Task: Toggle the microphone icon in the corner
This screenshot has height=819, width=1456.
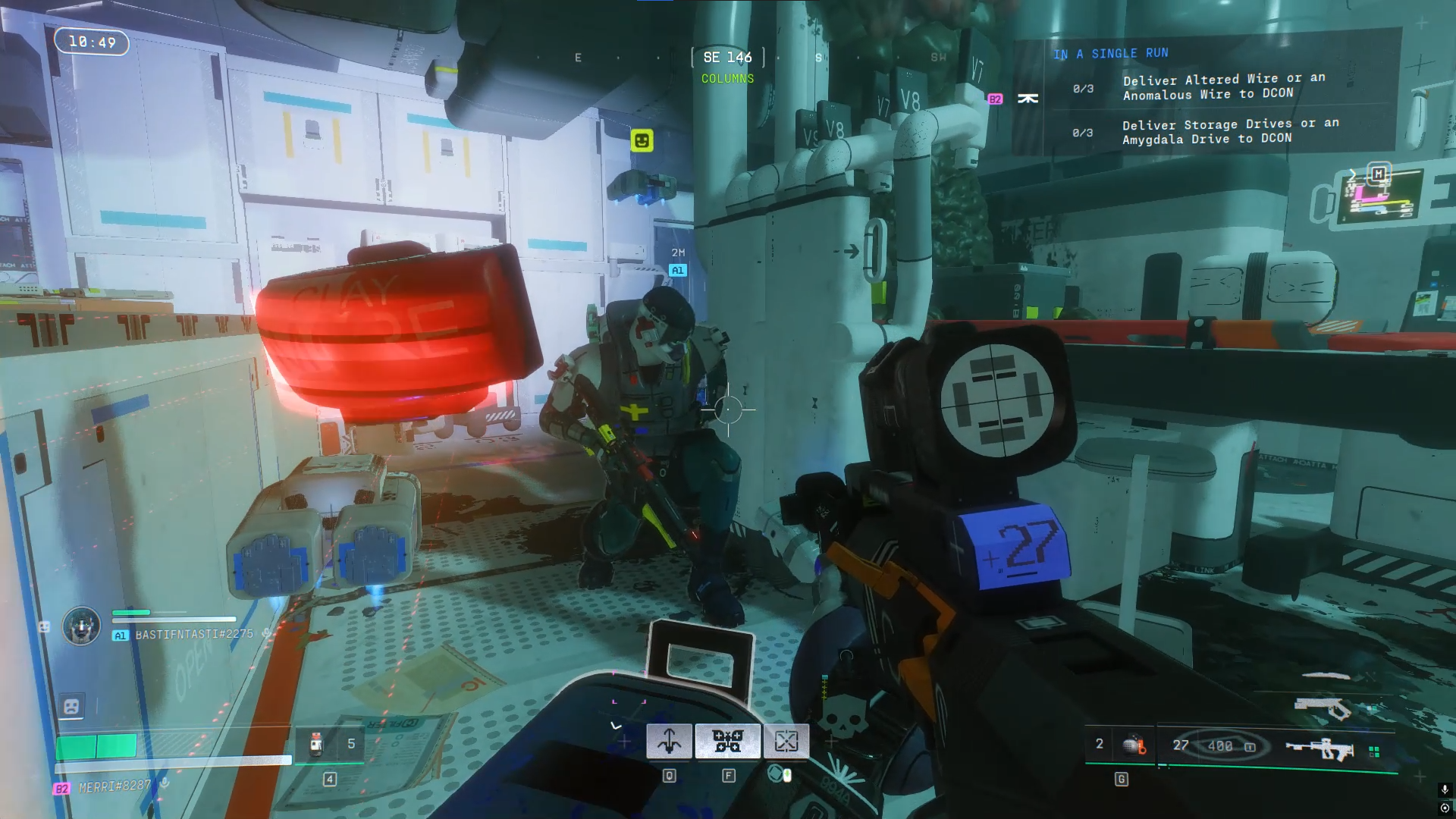Action: pos(1445,789)
